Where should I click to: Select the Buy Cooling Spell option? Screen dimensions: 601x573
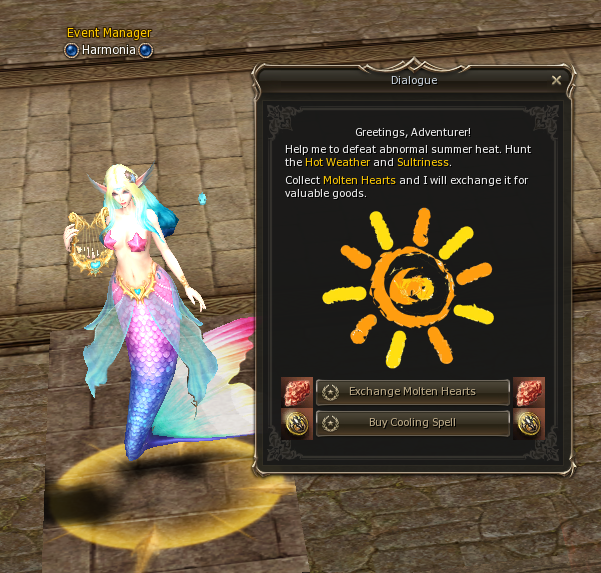pyautogui.click(x=412, y=422)
